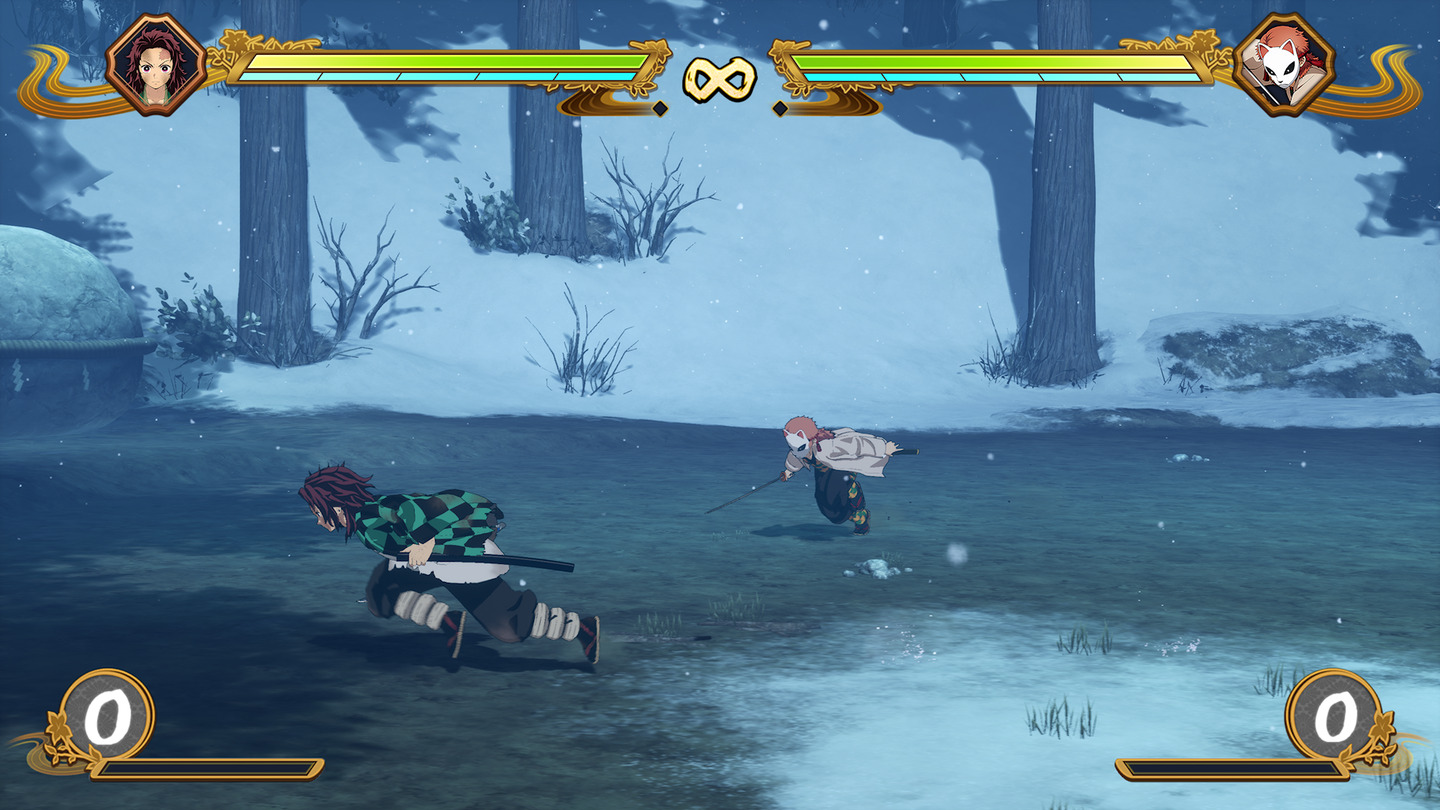Click Tanjiro's player portrait icon
This screenshot has width=1440, height=810.
pyautogui.click(x=156, y=64)
